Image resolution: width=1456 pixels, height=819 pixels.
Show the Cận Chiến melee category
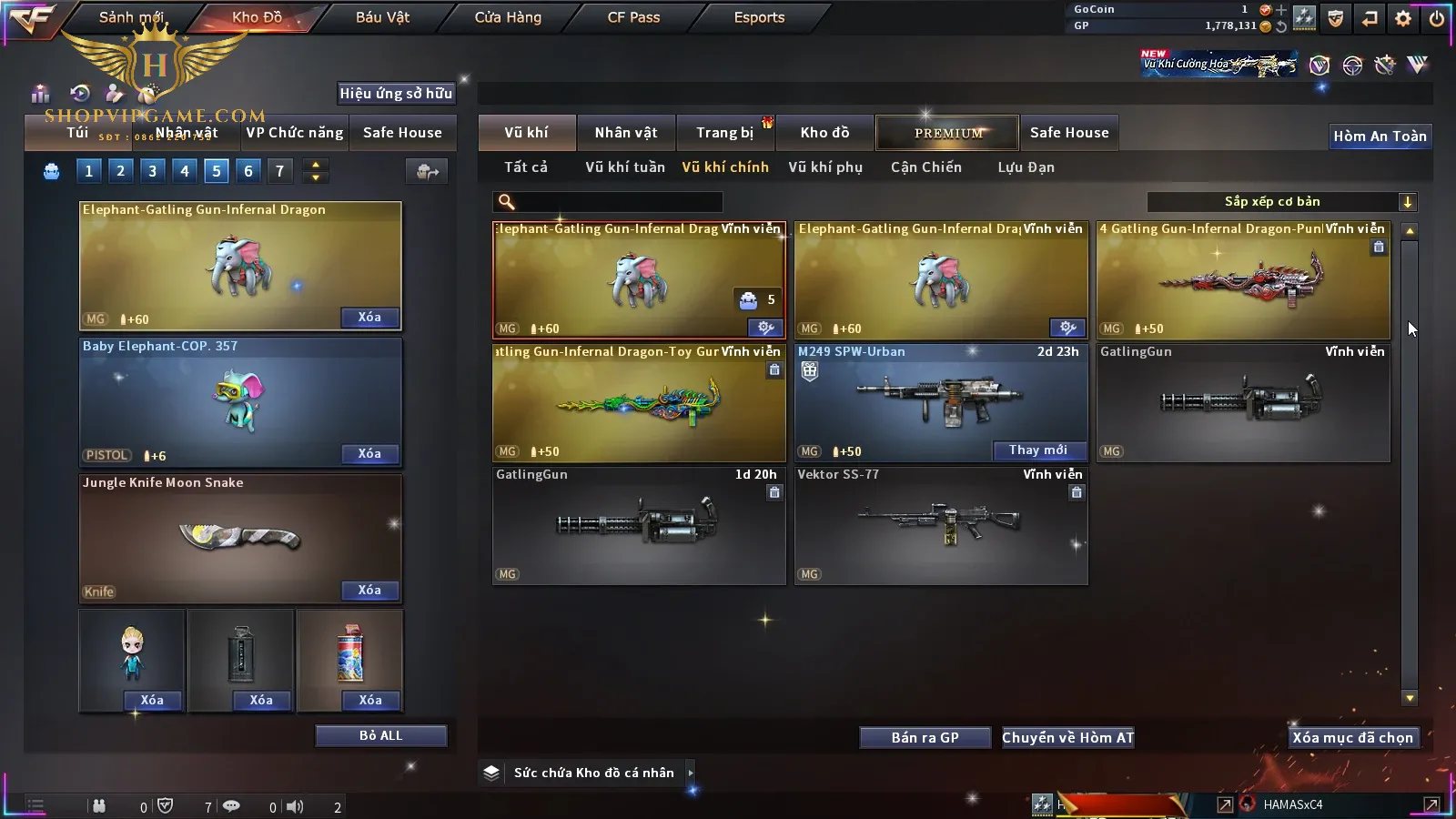925,167
